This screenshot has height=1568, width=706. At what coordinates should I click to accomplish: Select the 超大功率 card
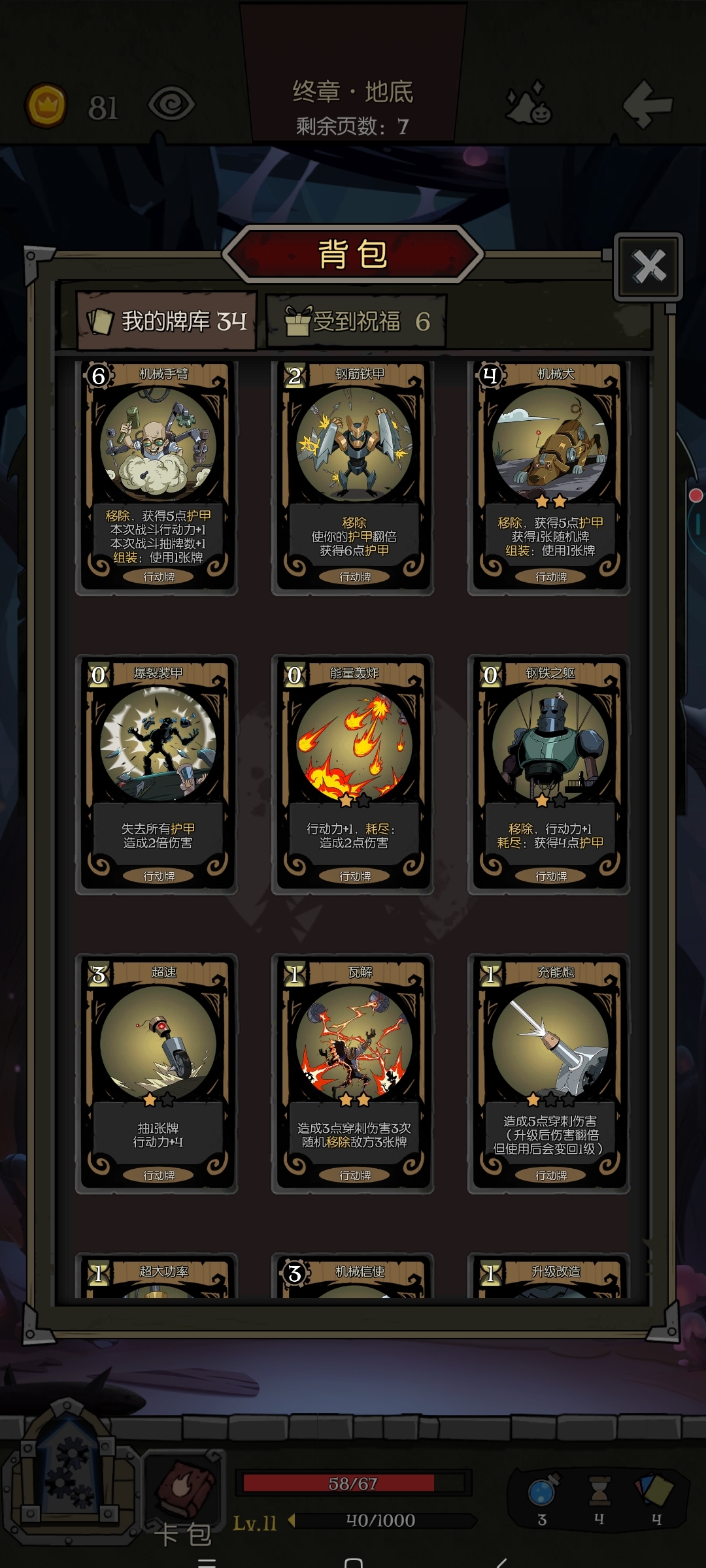[157, 1277]
